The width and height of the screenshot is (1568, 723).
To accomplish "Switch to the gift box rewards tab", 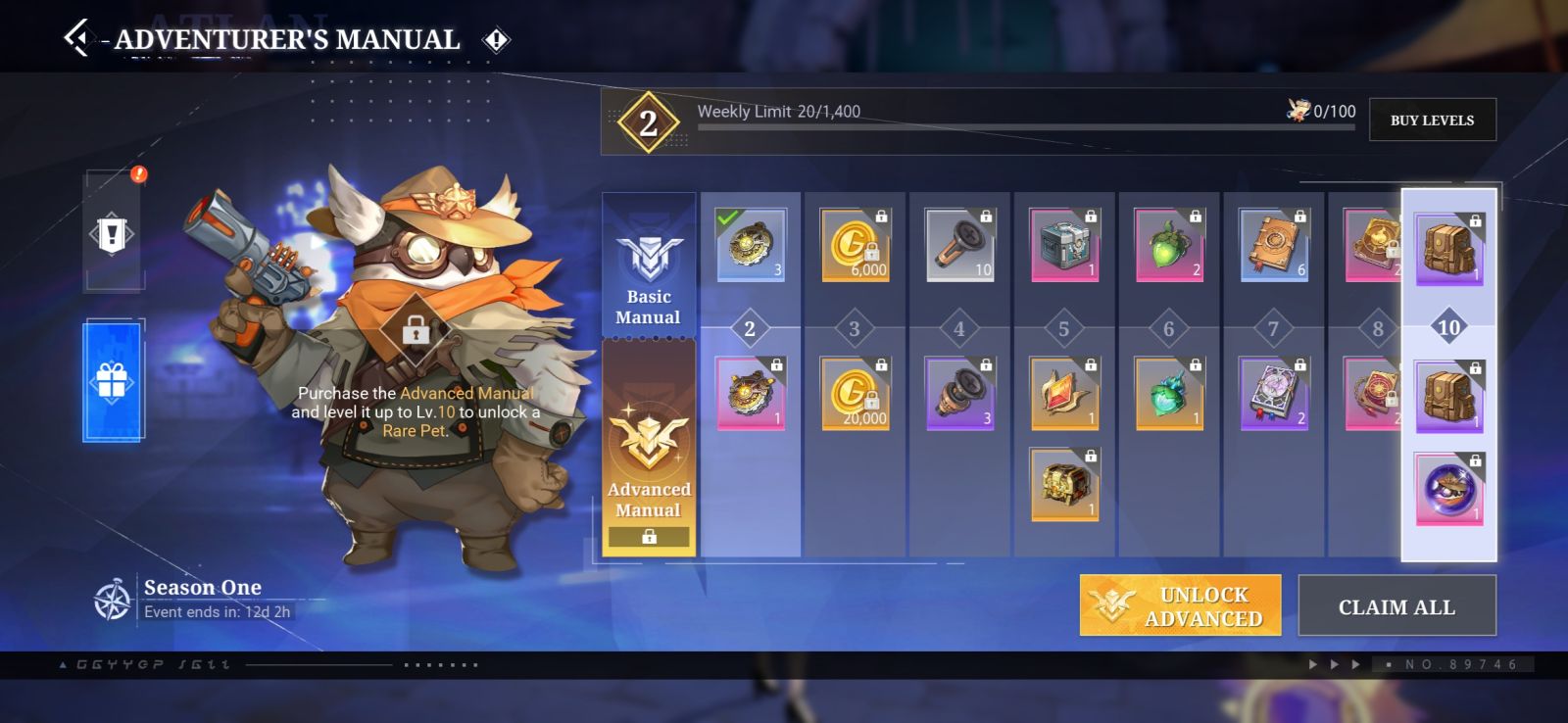I will point(112,380).
